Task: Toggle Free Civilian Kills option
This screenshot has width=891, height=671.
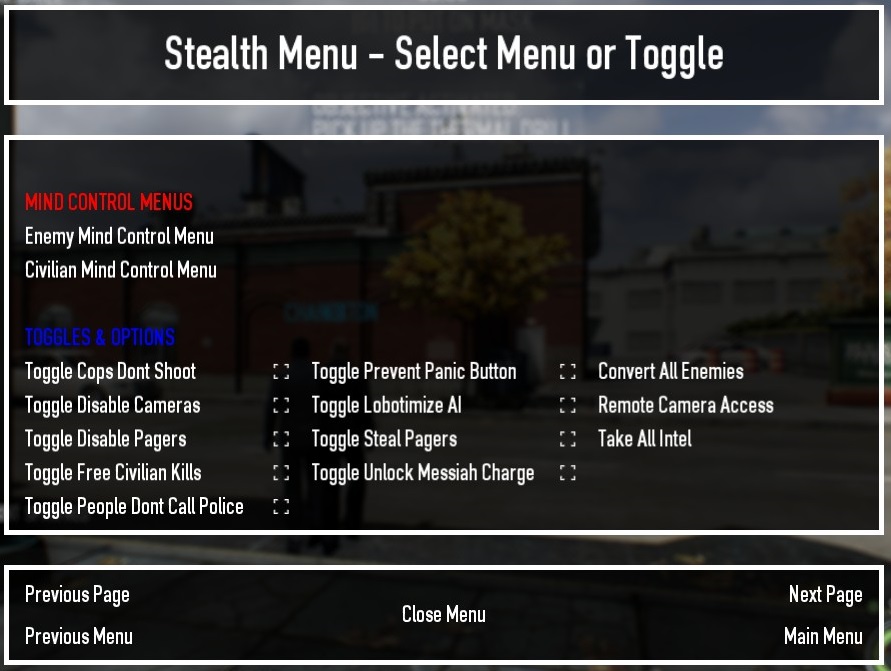Action: click(113, 473)
